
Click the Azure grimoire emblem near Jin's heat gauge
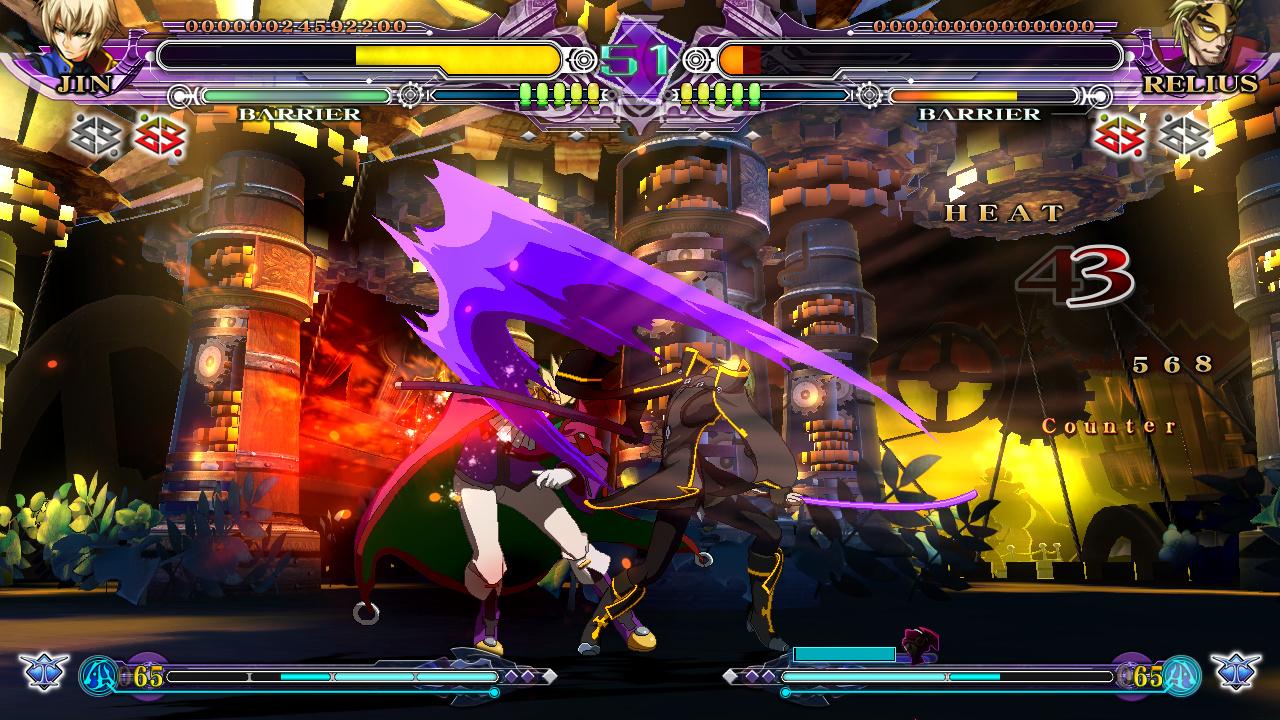98,676
